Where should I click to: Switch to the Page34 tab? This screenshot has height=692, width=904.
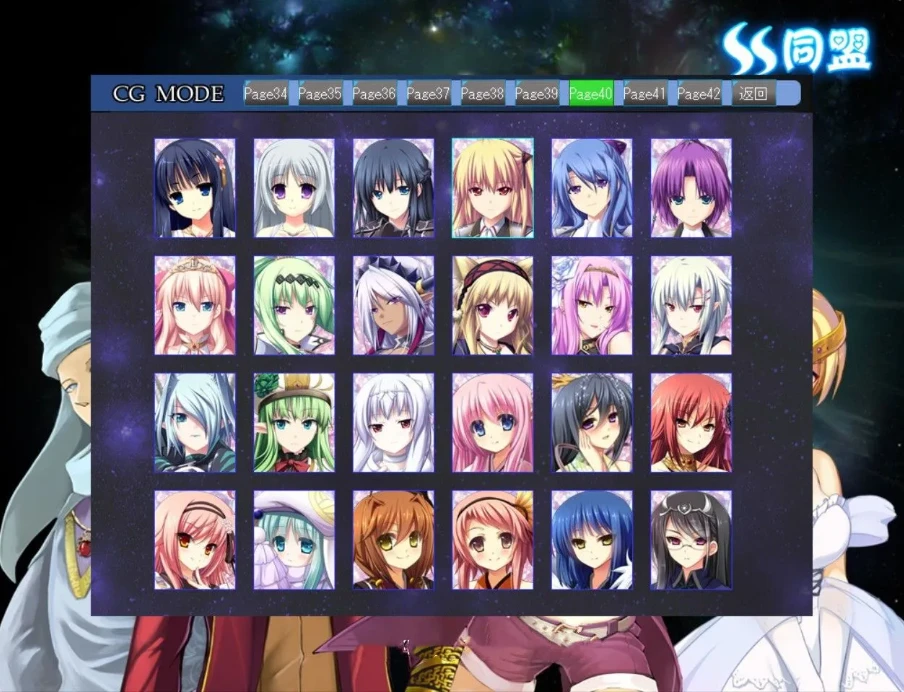[265, 94]
